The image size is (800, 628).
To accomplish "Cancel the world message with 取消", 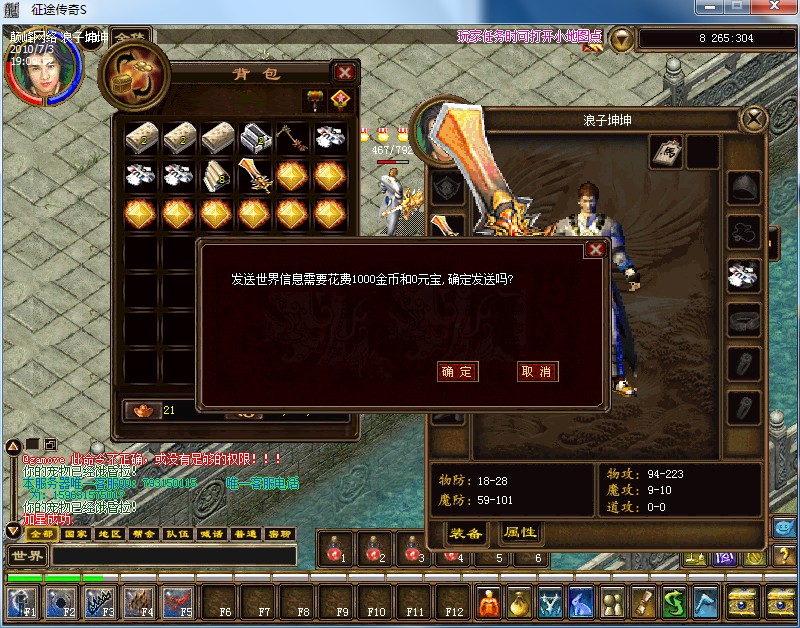I will (x=537, y=371).
